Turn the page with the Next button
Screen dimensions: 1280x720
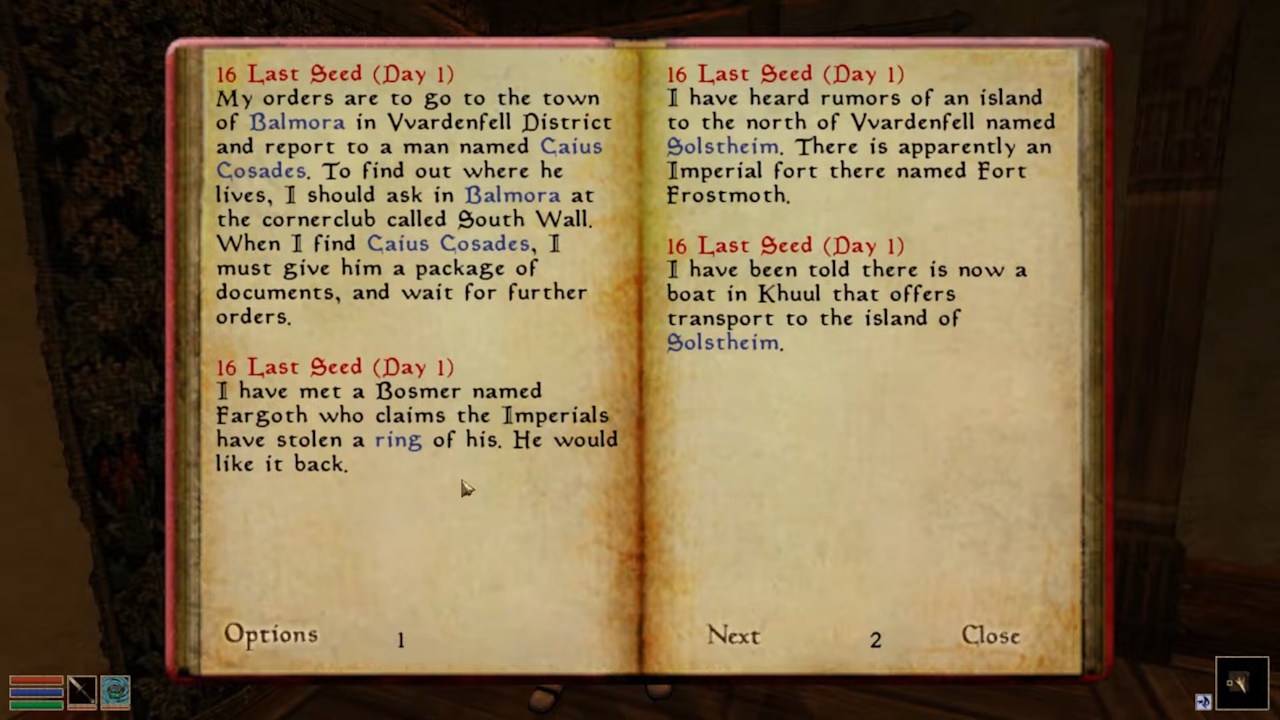click(733, 635)
